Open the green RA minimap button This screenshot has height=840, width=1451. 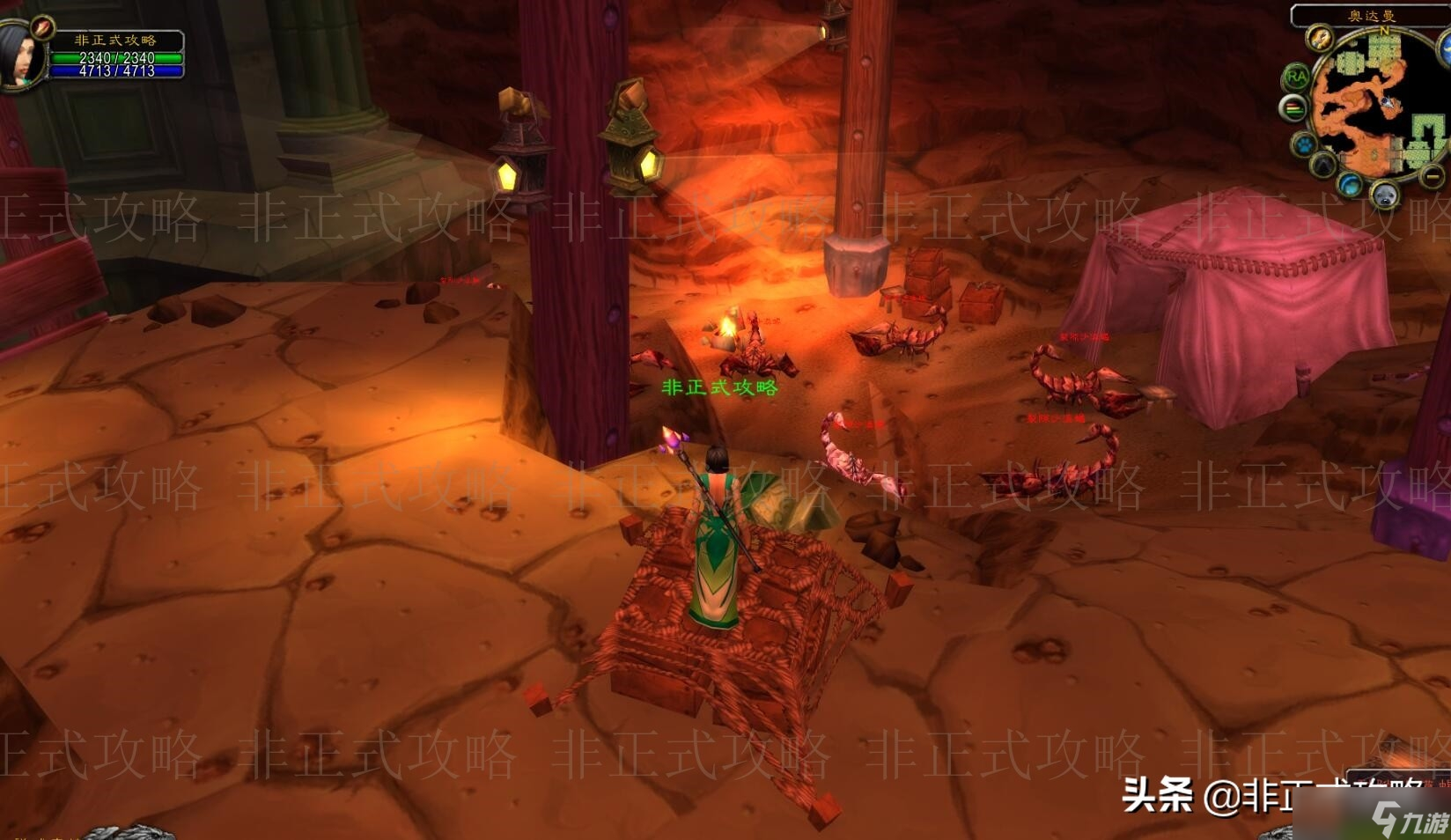(1296, 77)
